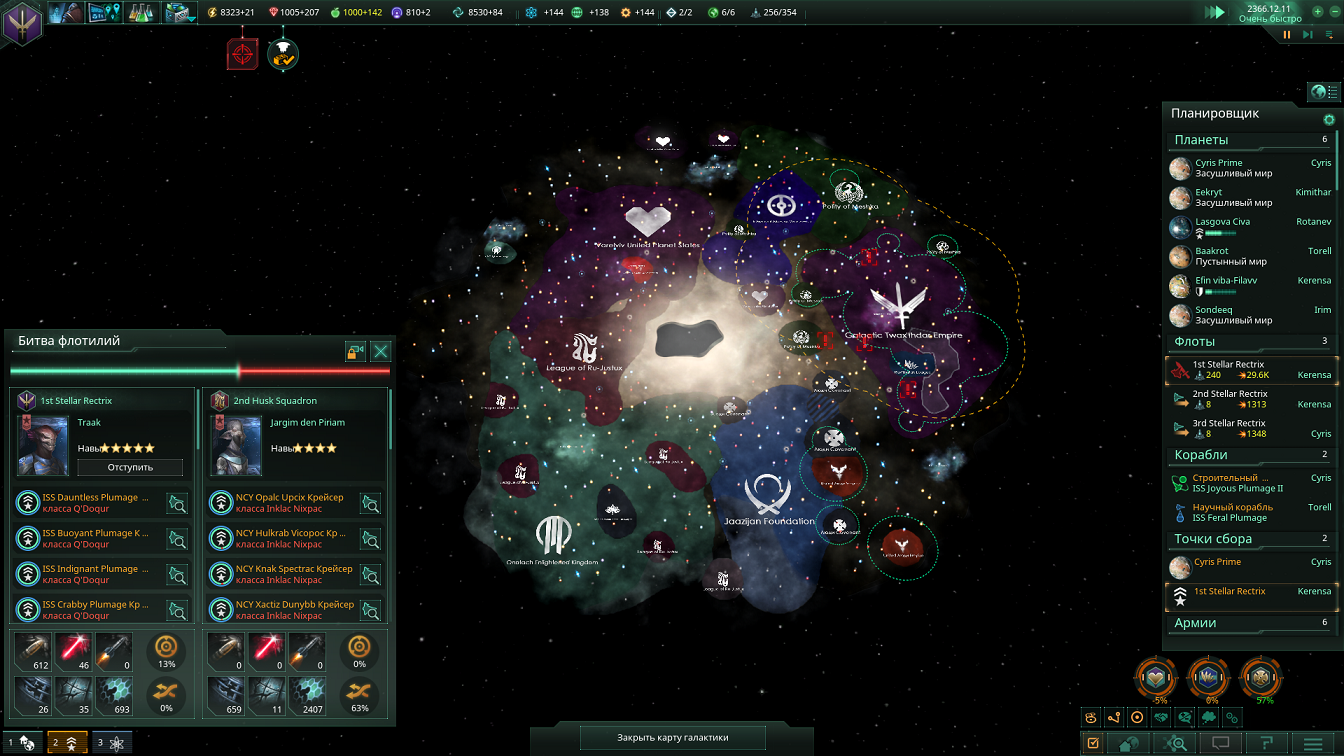Open the research flasks menu
The width and height of the screenshot is (1344, 756).
click(x=140, y=13)
